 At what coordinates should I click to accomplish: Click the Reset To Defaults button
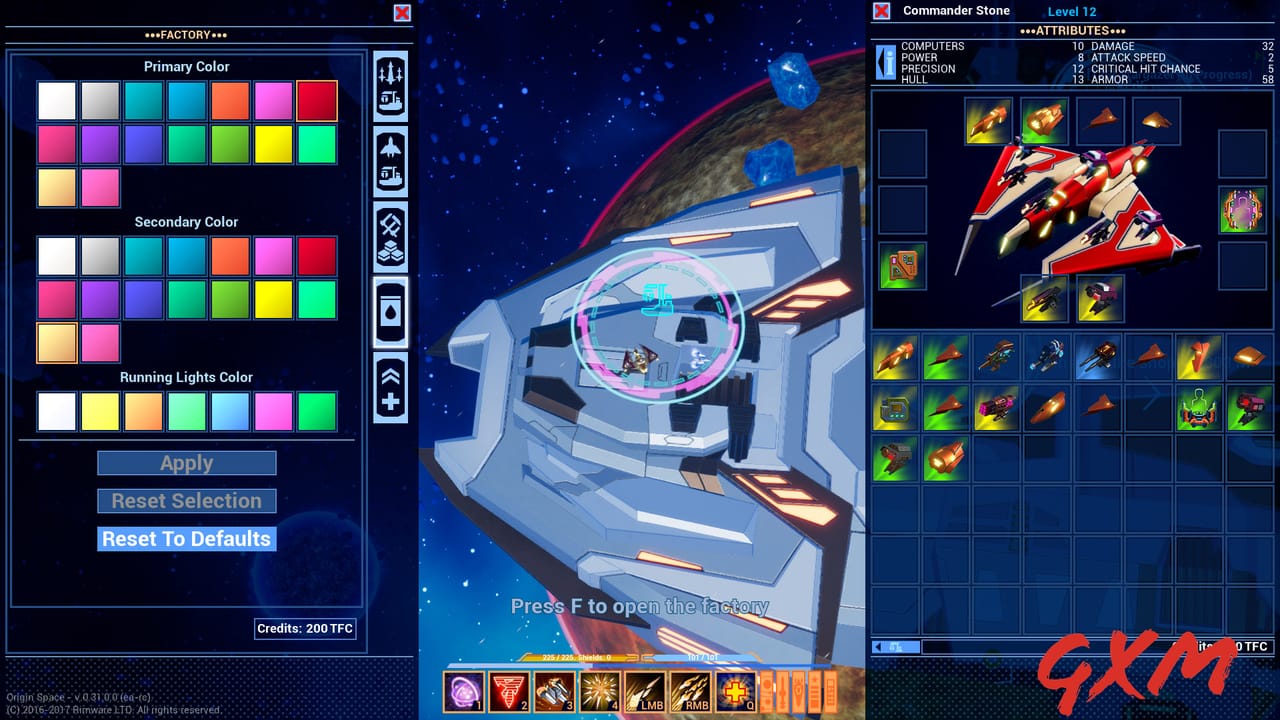186,538
